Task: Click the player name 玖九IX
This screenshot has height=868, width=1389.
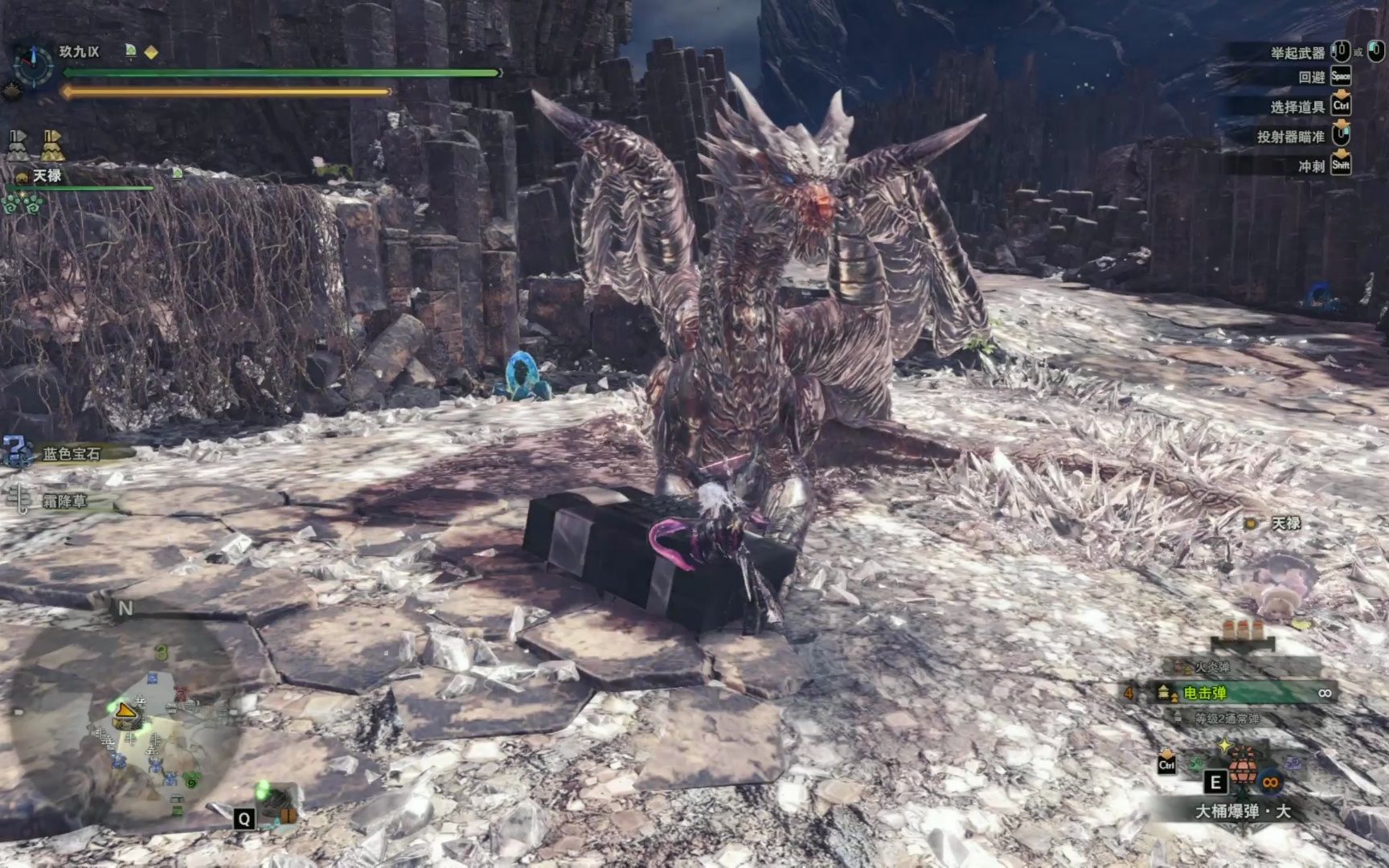Action: [79, 52]
